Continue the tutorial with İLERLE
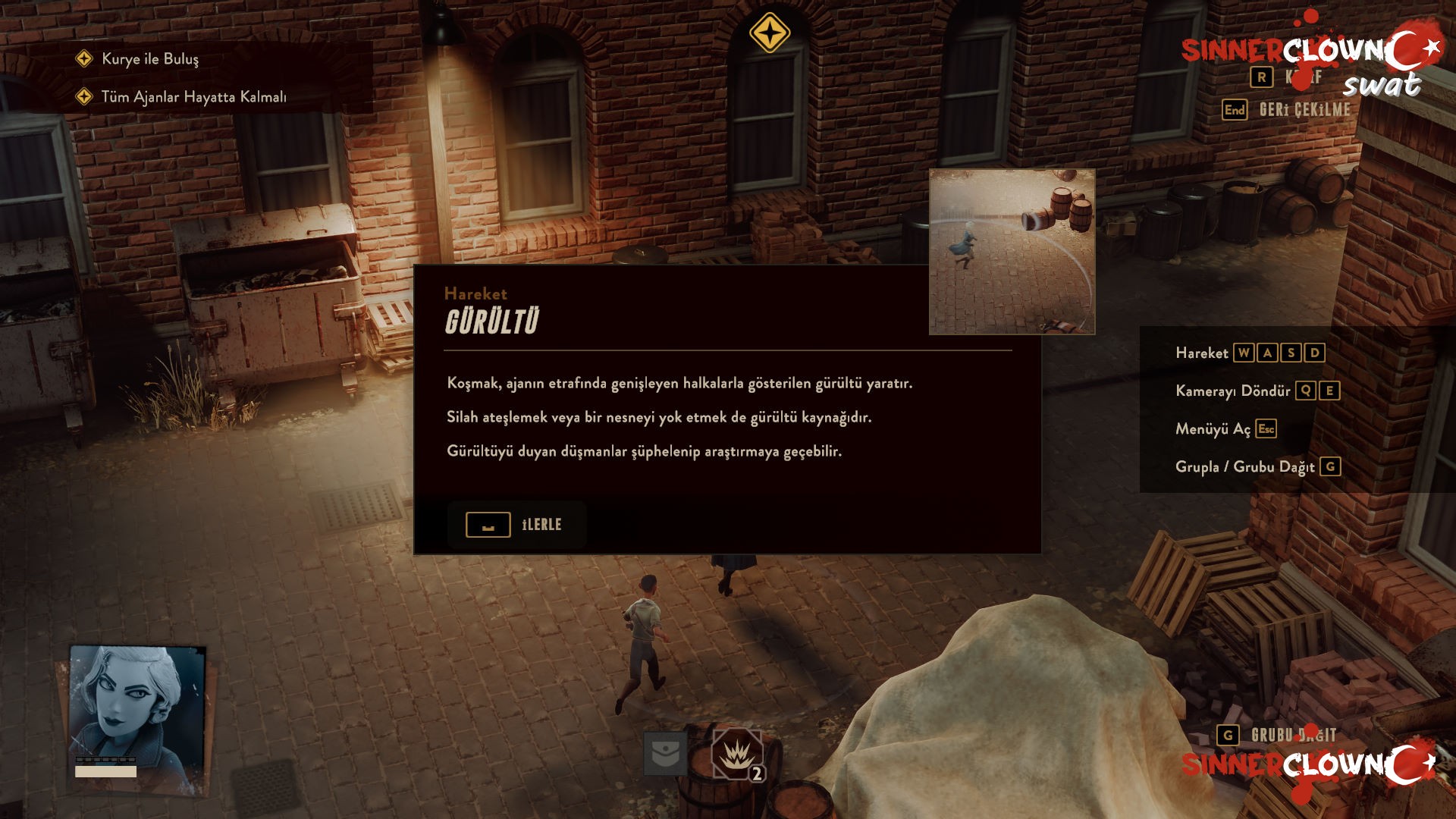Viewport: 1456px width, 819px height. point(516,525)
